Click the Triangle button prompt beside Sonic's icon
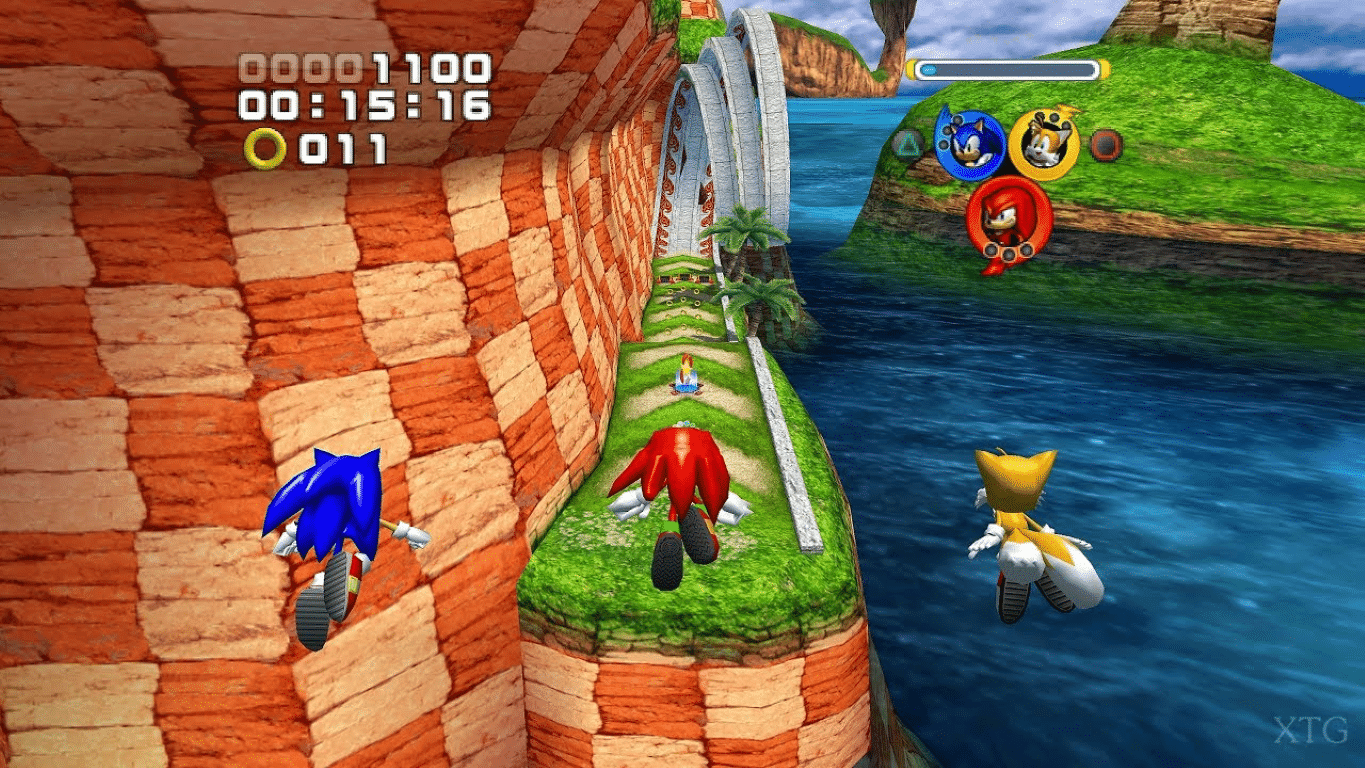Image resolution: width=1365 pixels, height=768 pixels. tap(909, 142)
